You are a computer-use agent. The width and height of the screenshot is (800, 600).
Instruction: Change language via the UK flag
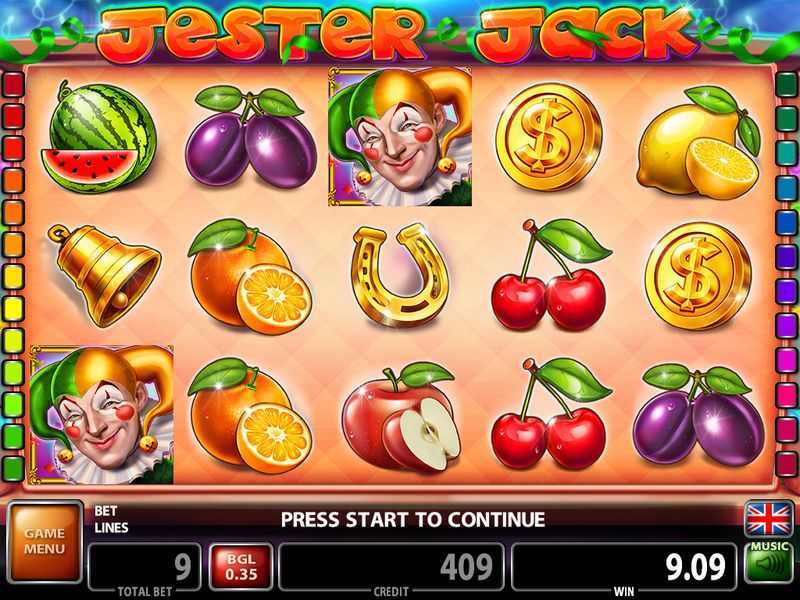tap(768, 519)
